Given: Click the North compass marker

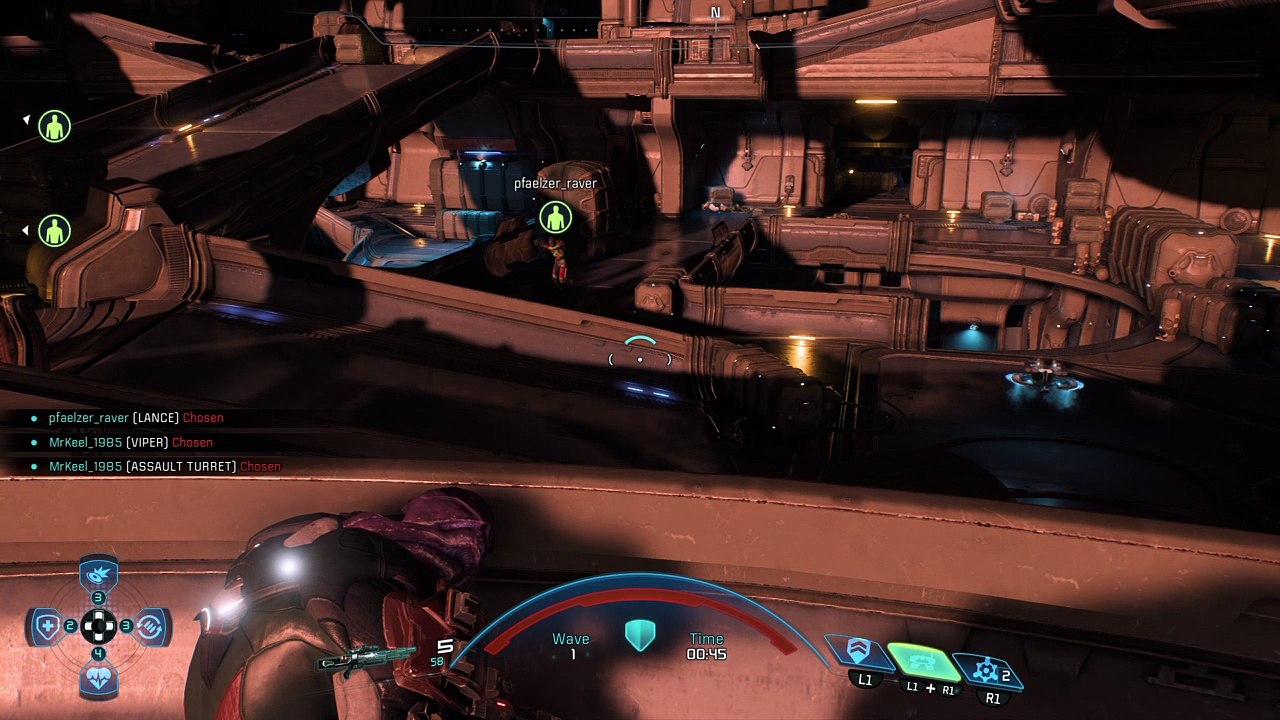Looking at the screenshot, I should pos(715,13).
